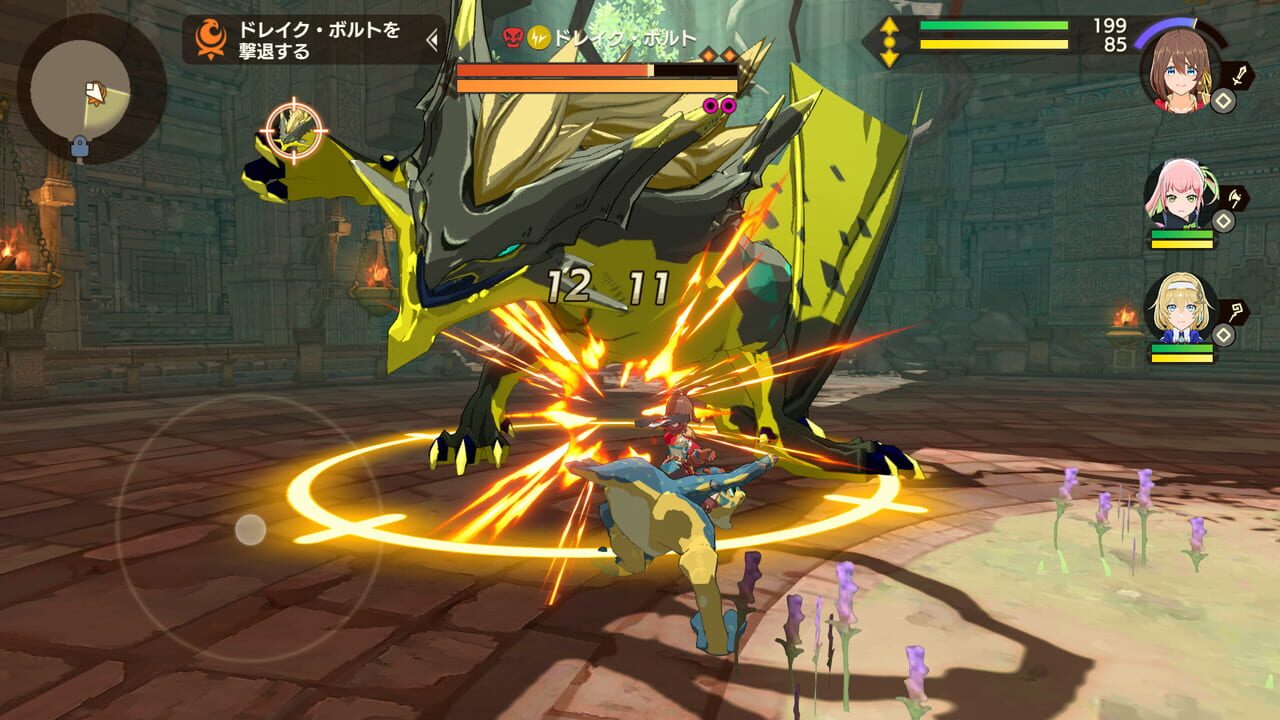Click the whip skill icon beside the blonde character
The image size is (1280, 720).
[x=1237, y=312]
